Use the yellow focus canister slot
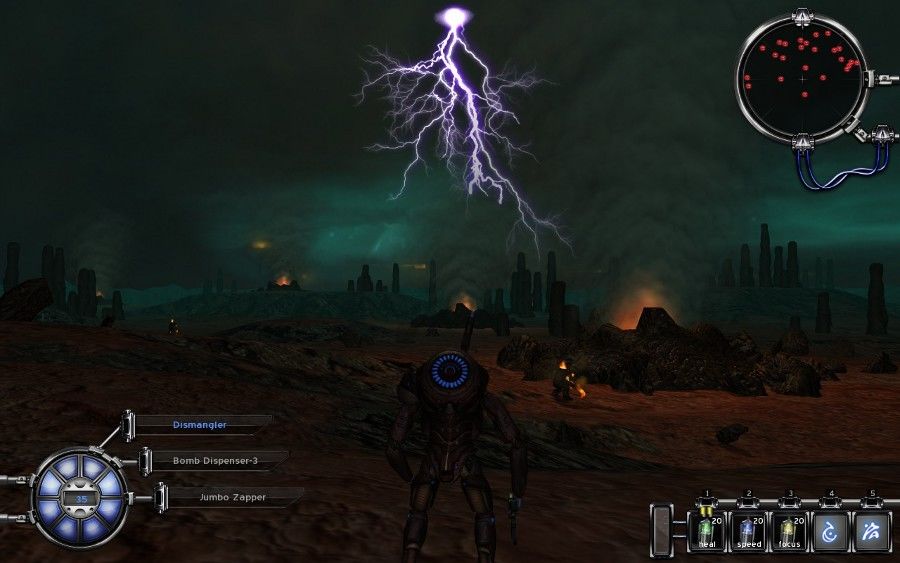 point(789,531)
